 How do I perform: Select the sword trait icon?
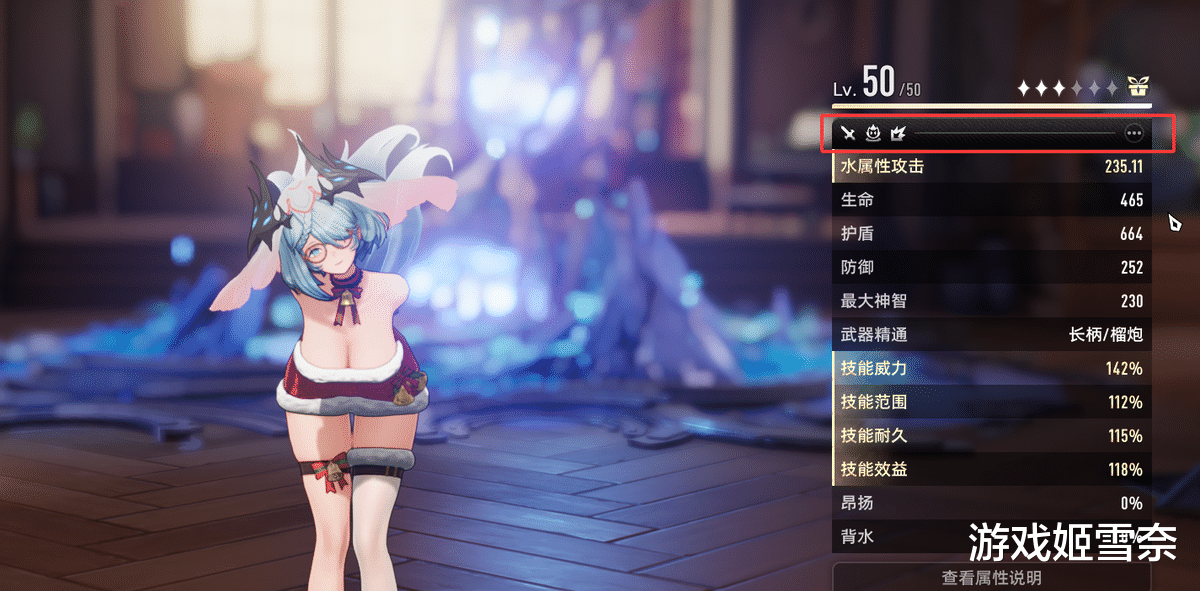pyautogui.click(x=848, y=132)
